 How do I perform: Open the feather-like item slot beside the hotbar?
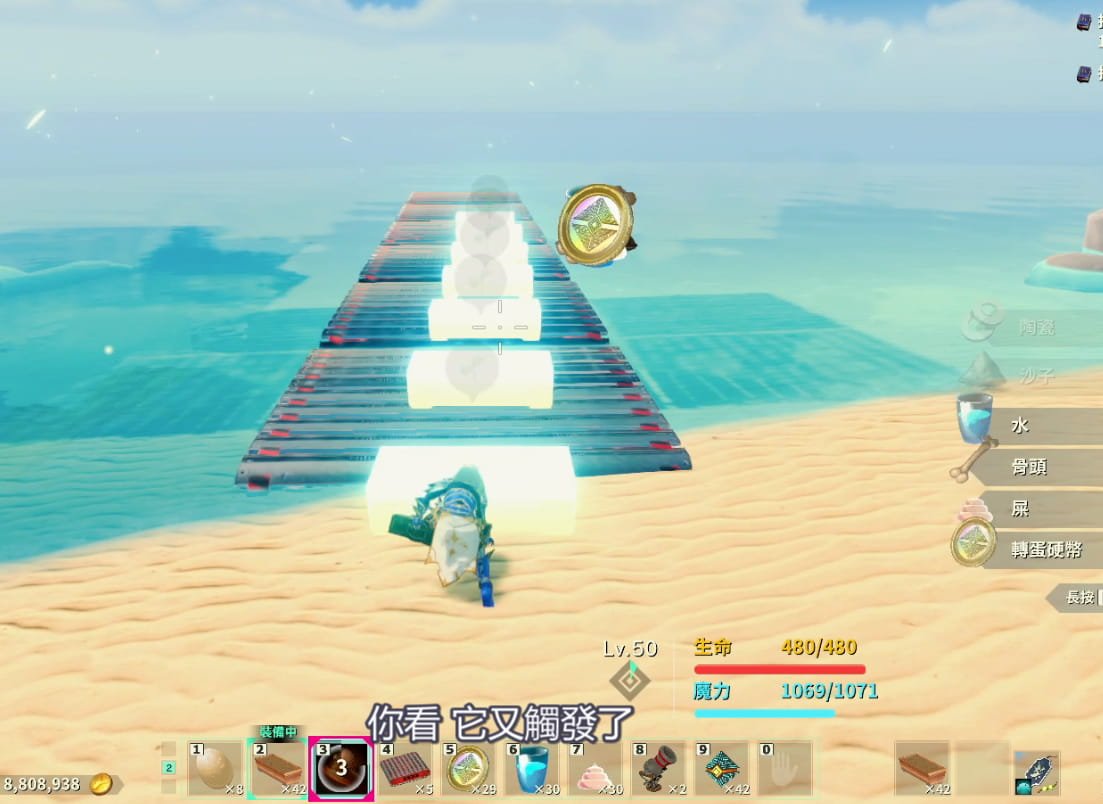click(x=1036, y=772)
